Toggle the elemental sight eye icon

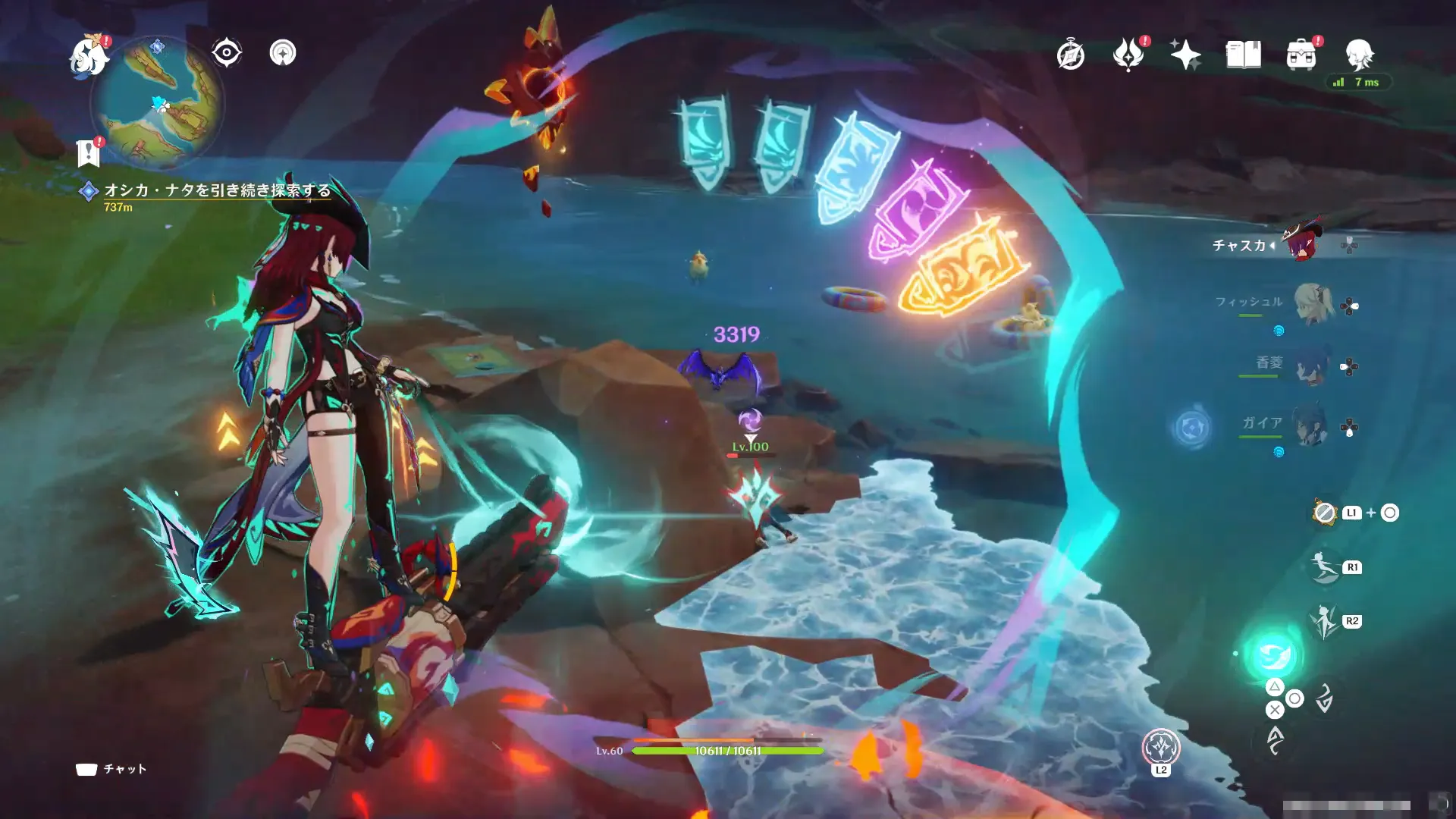coord(226,53)
